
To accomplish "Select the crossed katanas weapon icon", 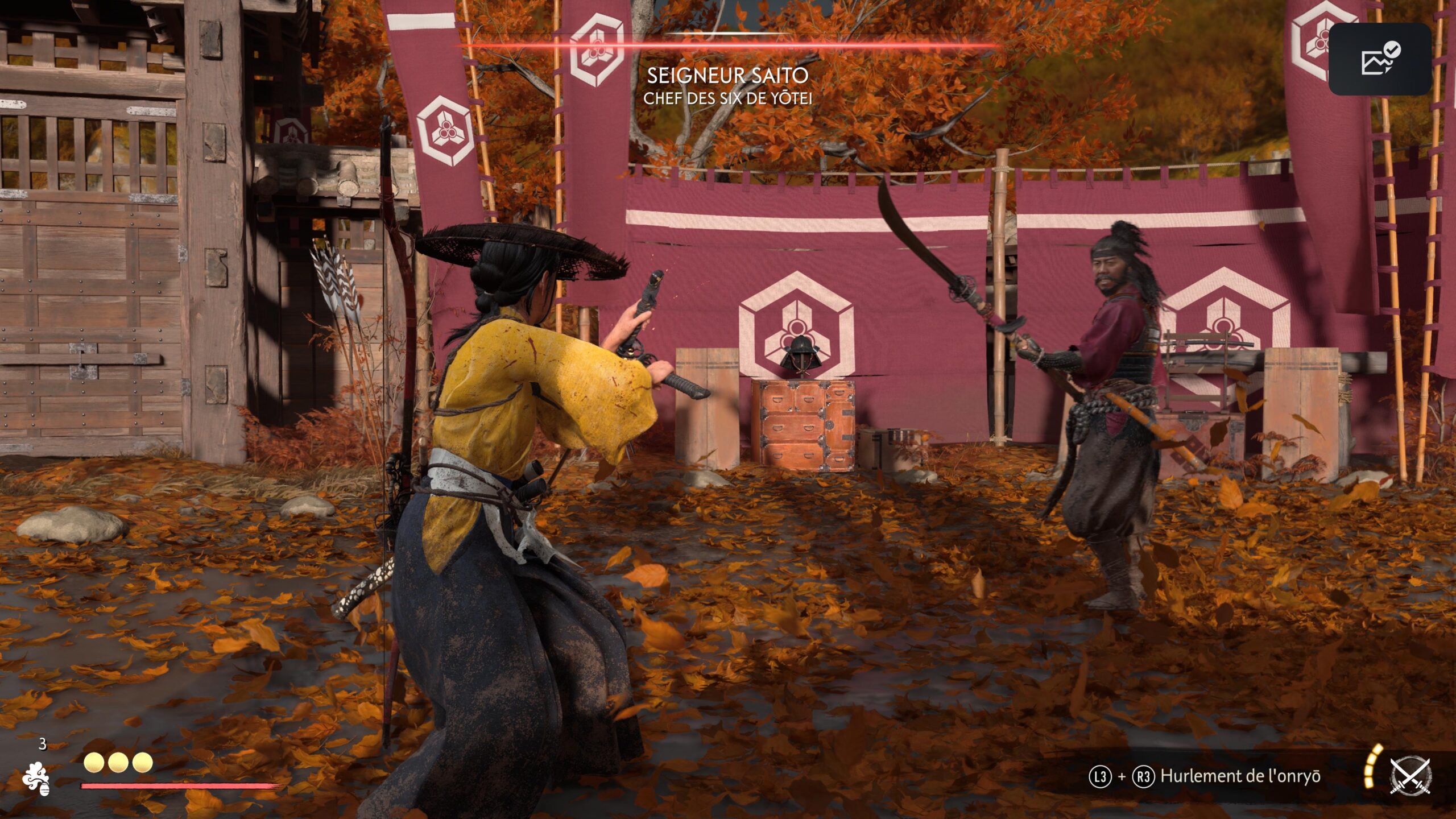I will point(1410,776).
